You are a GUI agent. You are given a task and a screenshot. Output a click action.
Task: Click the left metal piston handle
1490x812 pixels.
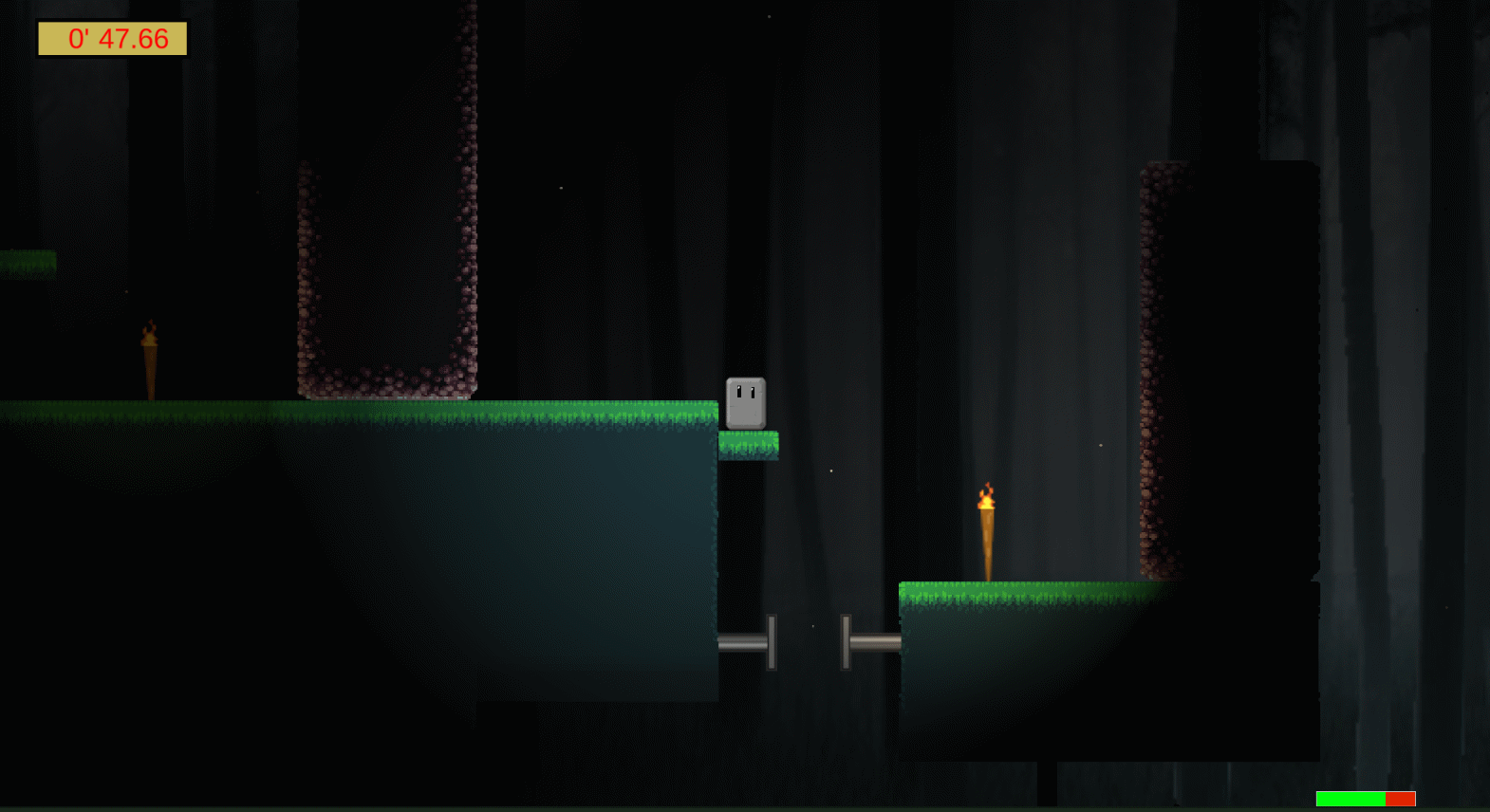[x=771, y=640]
